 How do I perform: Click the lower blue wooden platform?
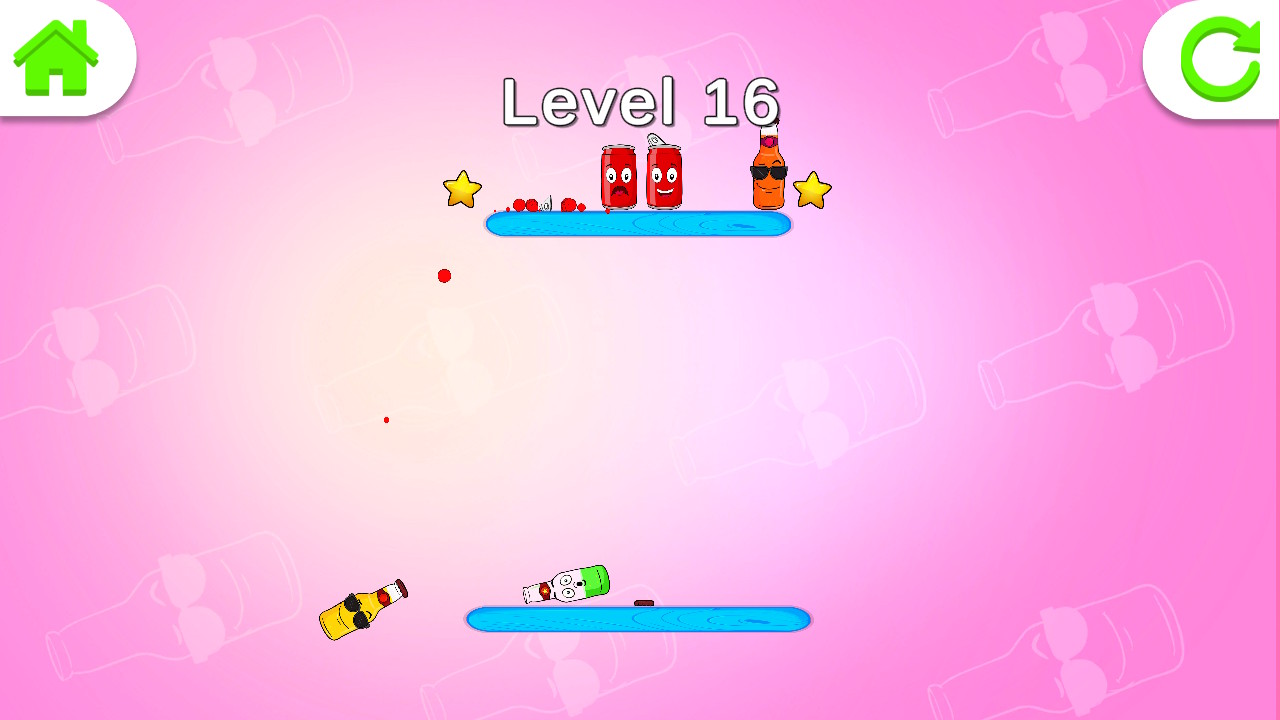(x=638, y=619)
